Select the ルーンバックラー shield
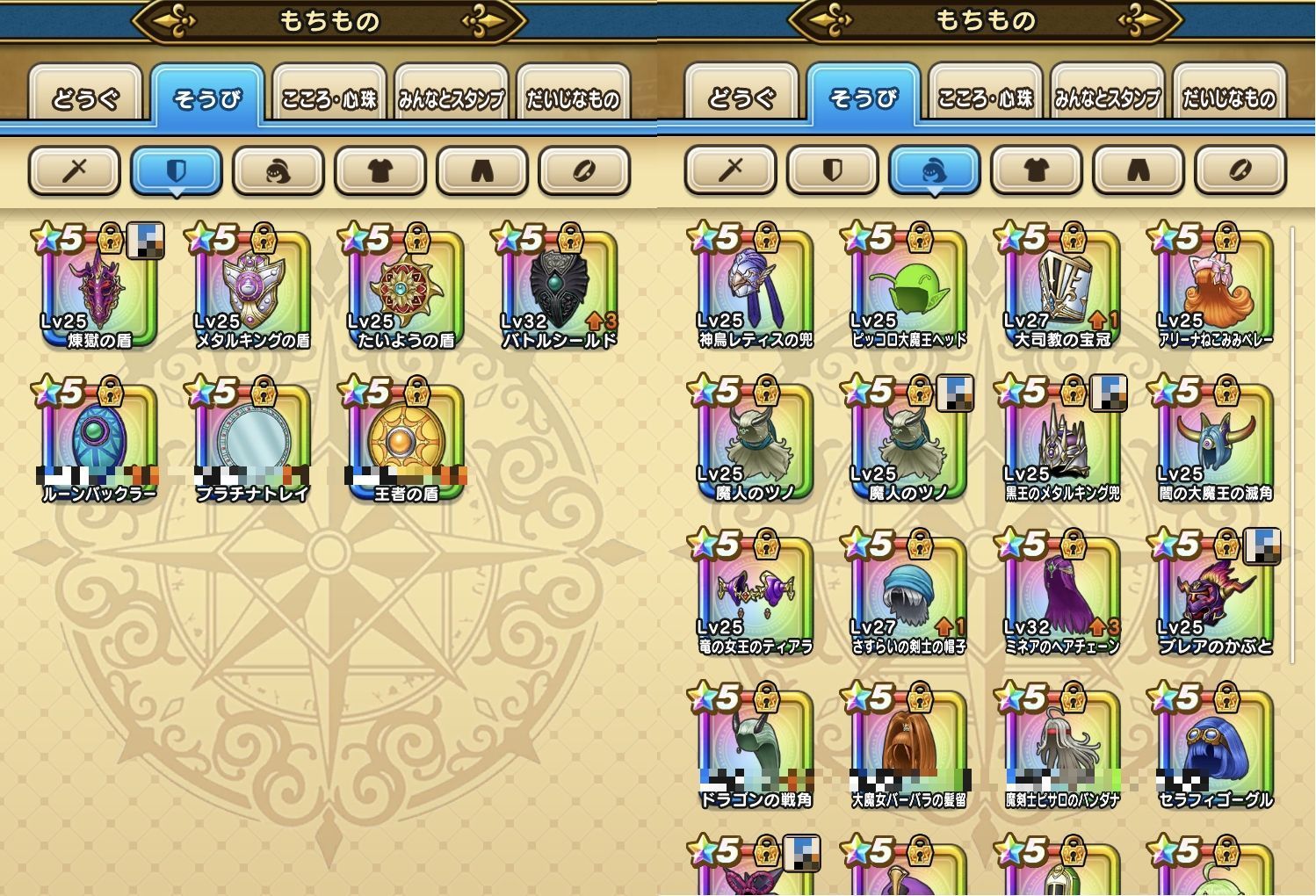 click(98, 443)
